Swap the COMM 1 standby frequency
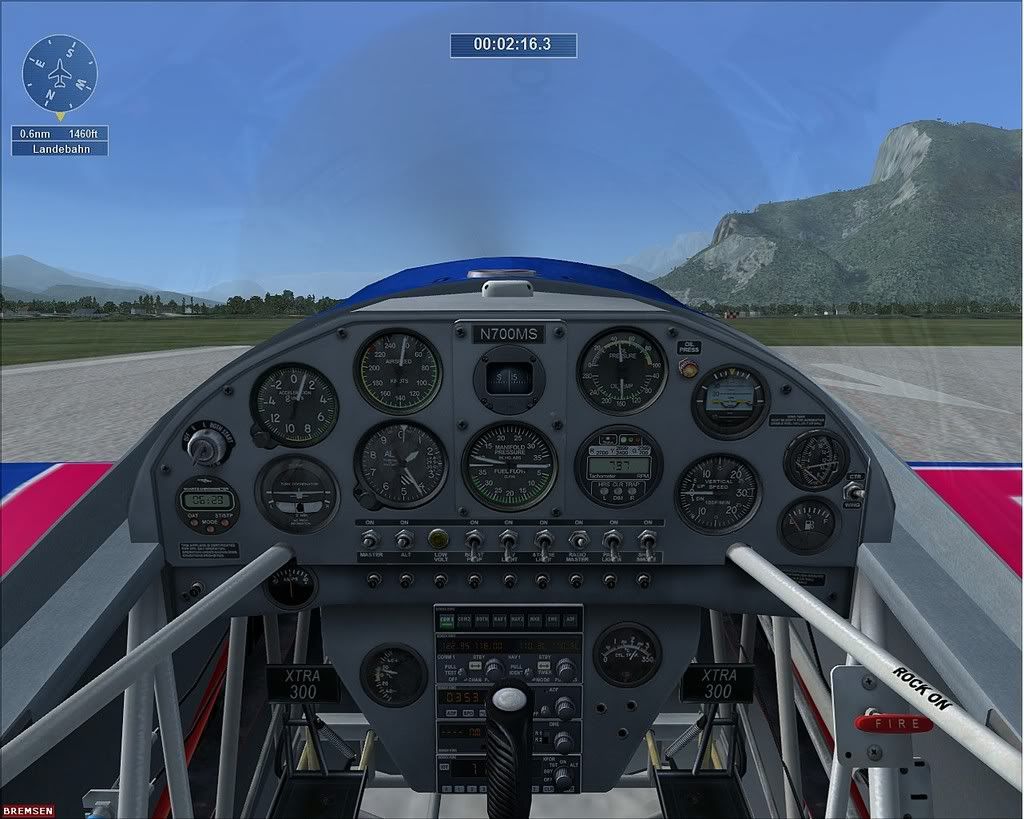This screenshot has width=1024, height=819. 476,664
